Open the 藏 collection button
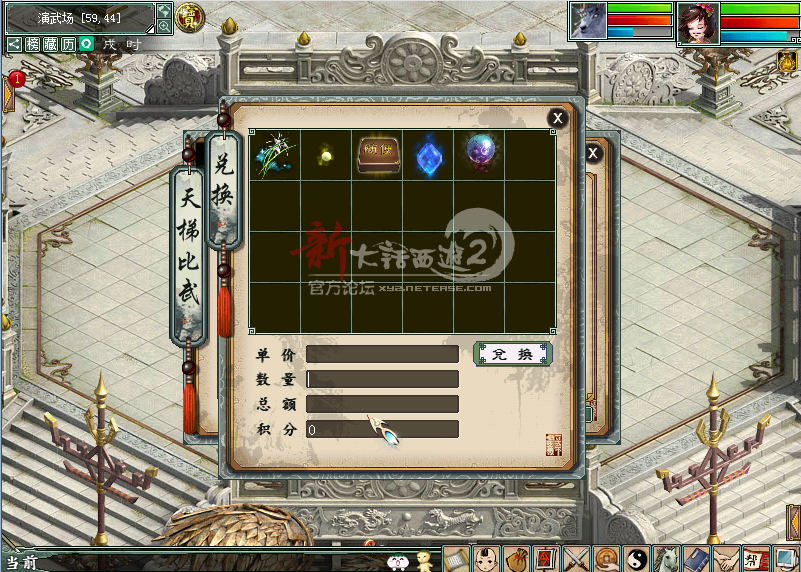The width and height of the screenshot is (801, 572). pos(50,45)
